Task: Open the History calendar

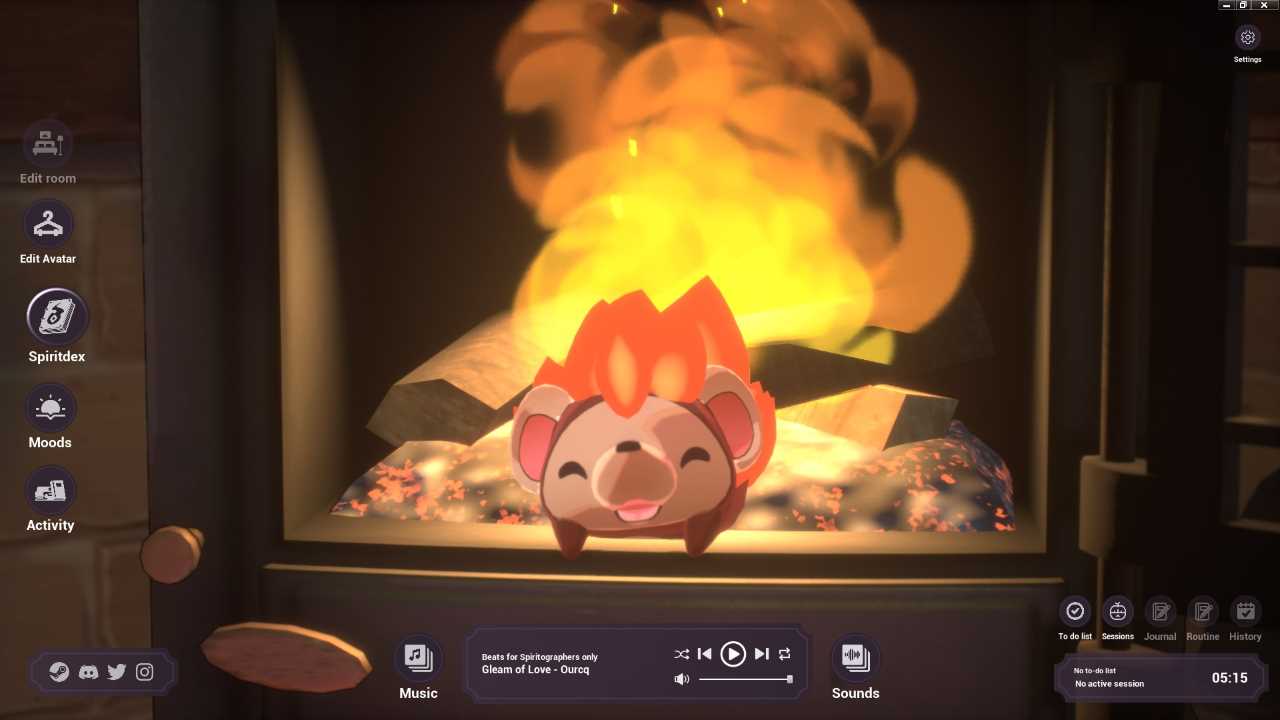Action: (x=1245, y=611)
